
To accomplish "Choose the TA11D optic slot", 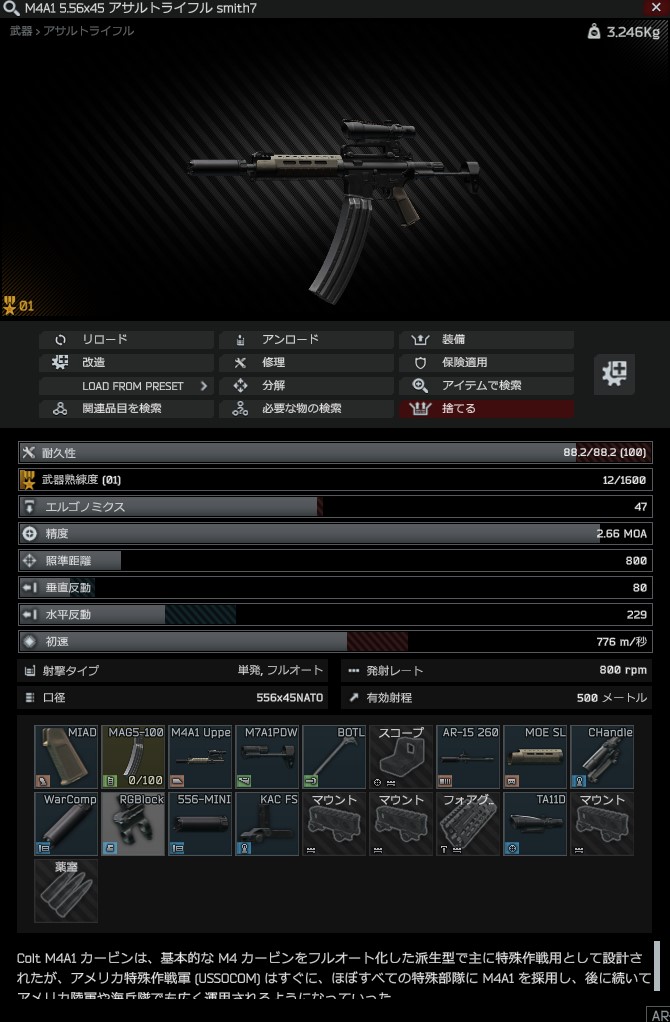I will [535, 824].
